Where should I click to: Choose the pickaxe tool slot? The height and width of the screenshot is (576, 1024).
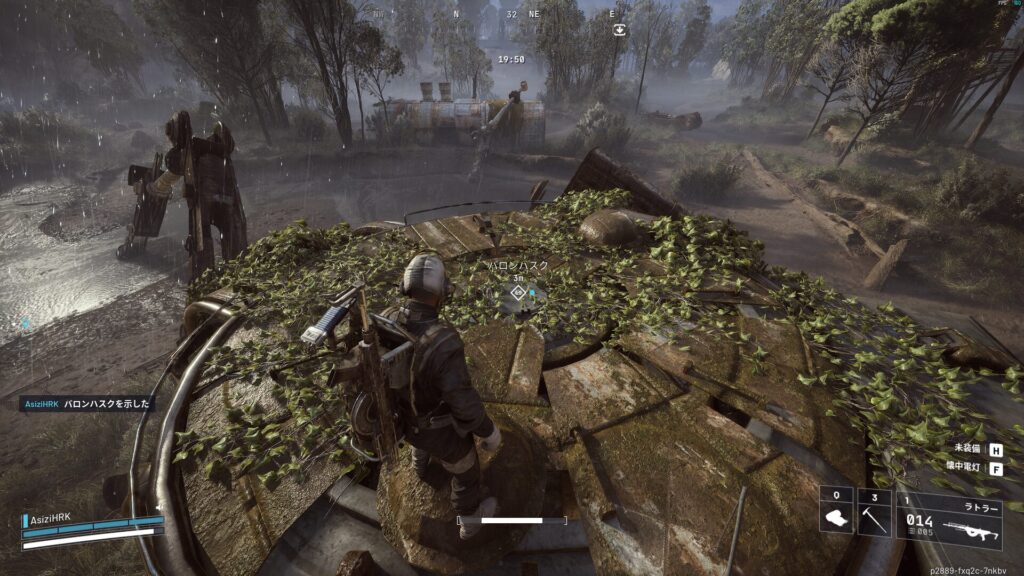click(875, 514)
